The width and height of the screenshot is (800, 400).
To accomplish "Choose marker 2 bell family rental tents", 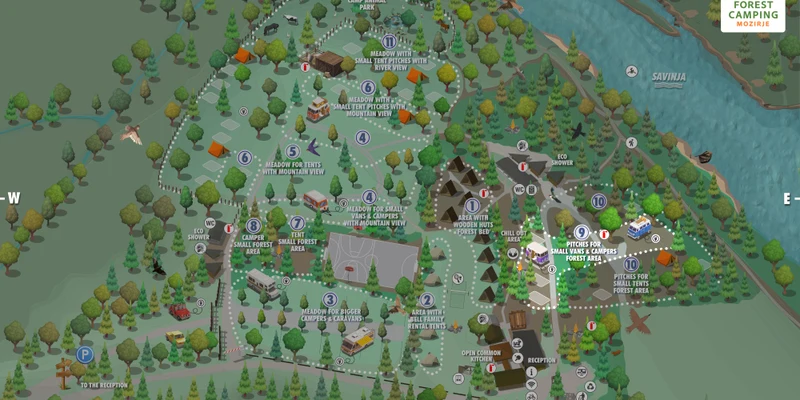I will (427, 300).
